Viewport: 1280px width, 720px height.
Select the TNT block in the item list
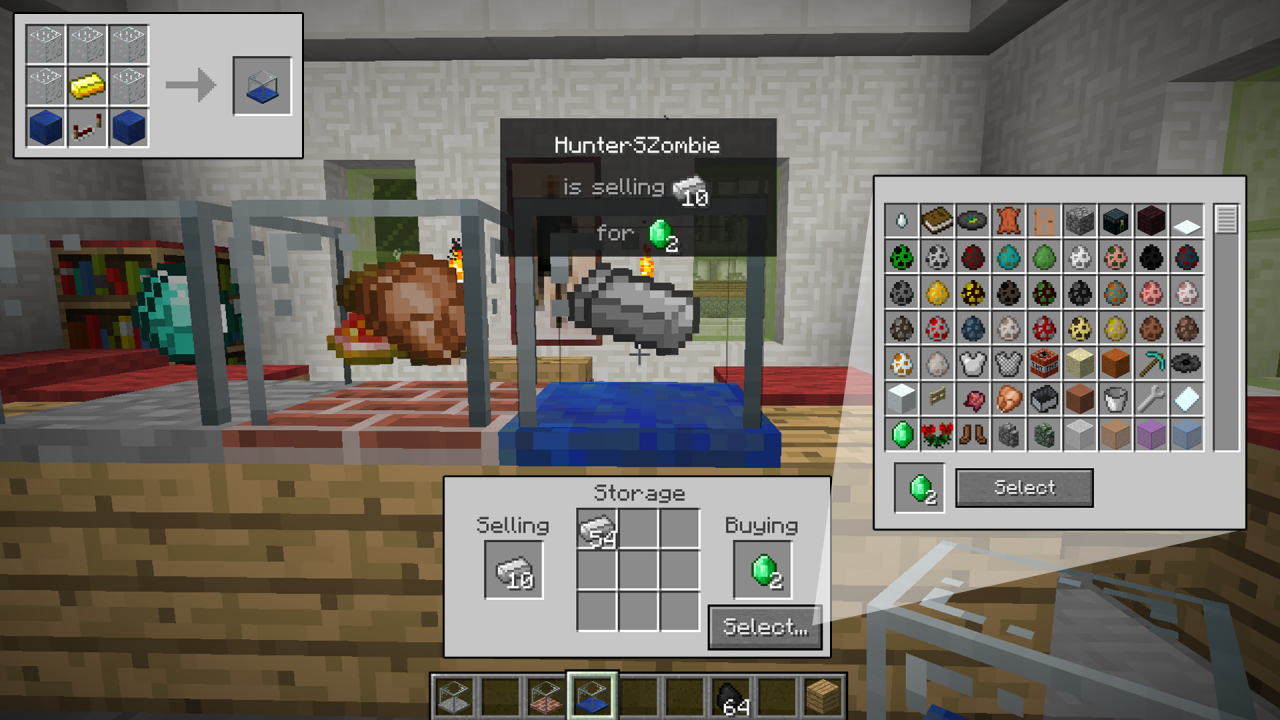[1044, 363]
